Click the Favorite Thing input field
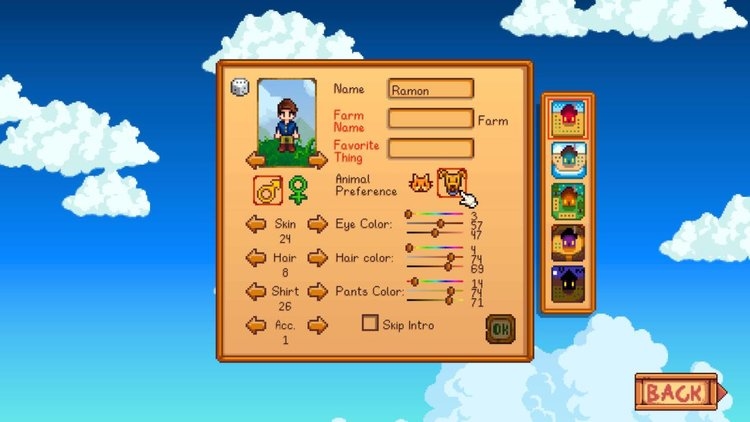750x422 pixels. tap(430, 148)
